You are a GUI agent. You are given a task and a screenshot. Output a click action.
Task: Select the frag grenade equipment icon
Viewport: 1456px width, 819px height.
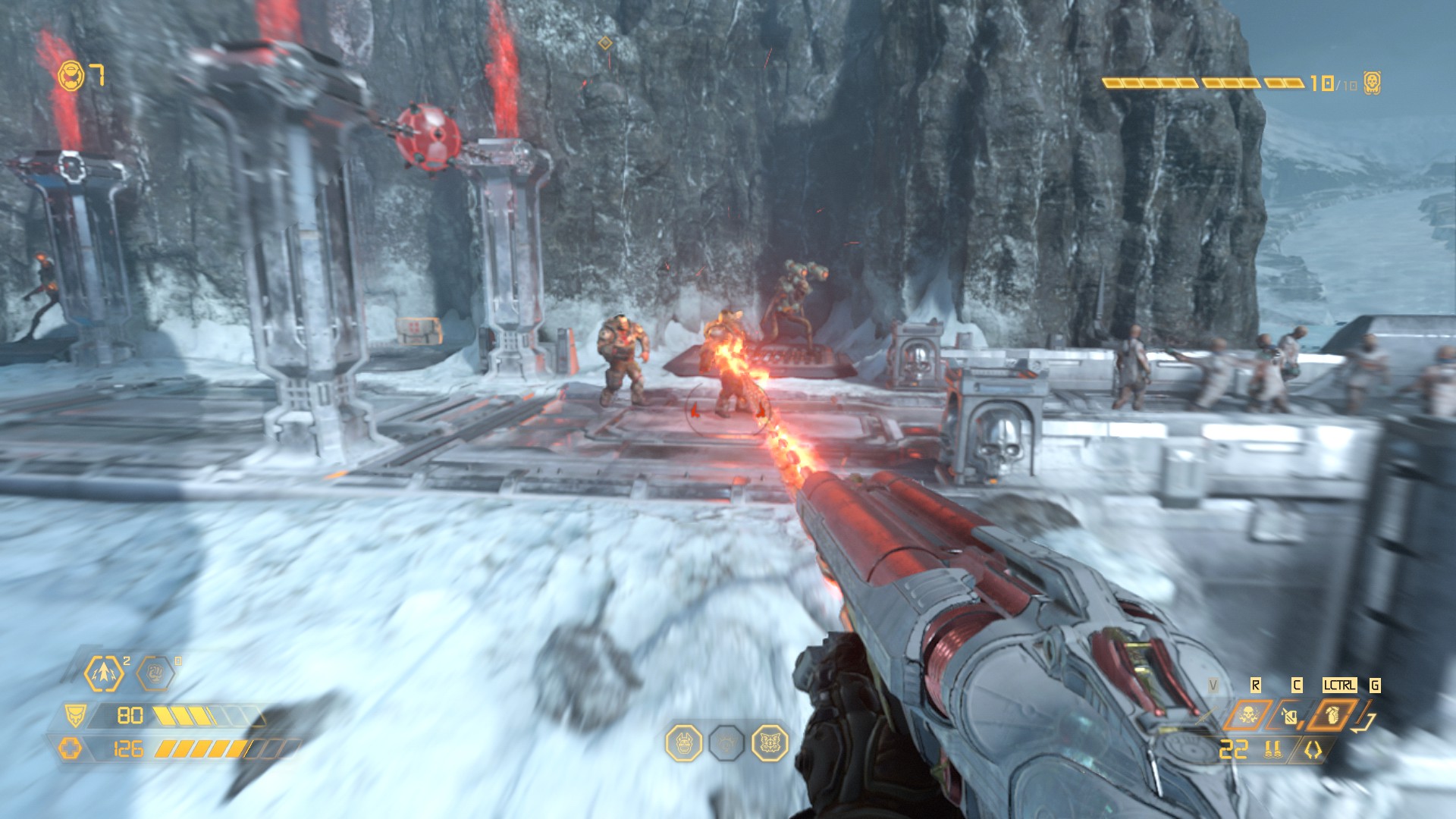[x=1333, y=717]
